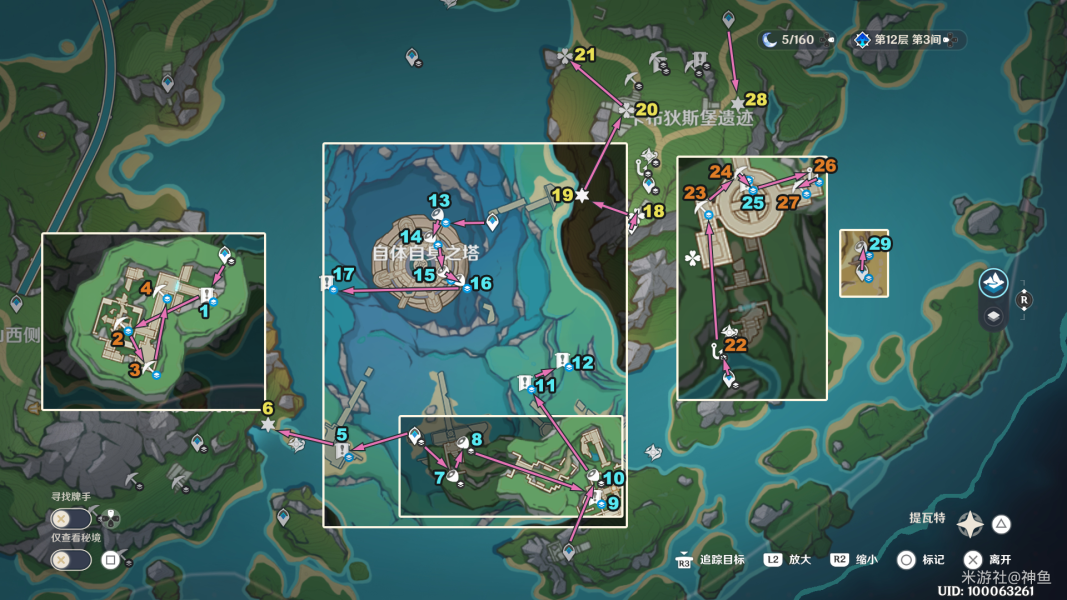This screenshot has height=600, width=1067.
Task: Click the star marker labeled 6
Action: (x=268, y=425)
